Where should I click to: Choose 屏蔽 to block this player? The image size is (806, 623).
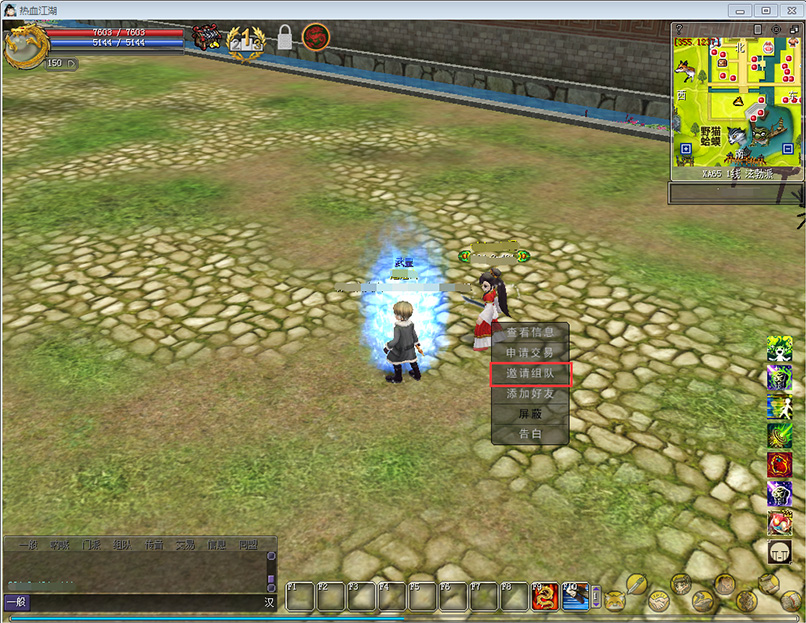[530, 414]
